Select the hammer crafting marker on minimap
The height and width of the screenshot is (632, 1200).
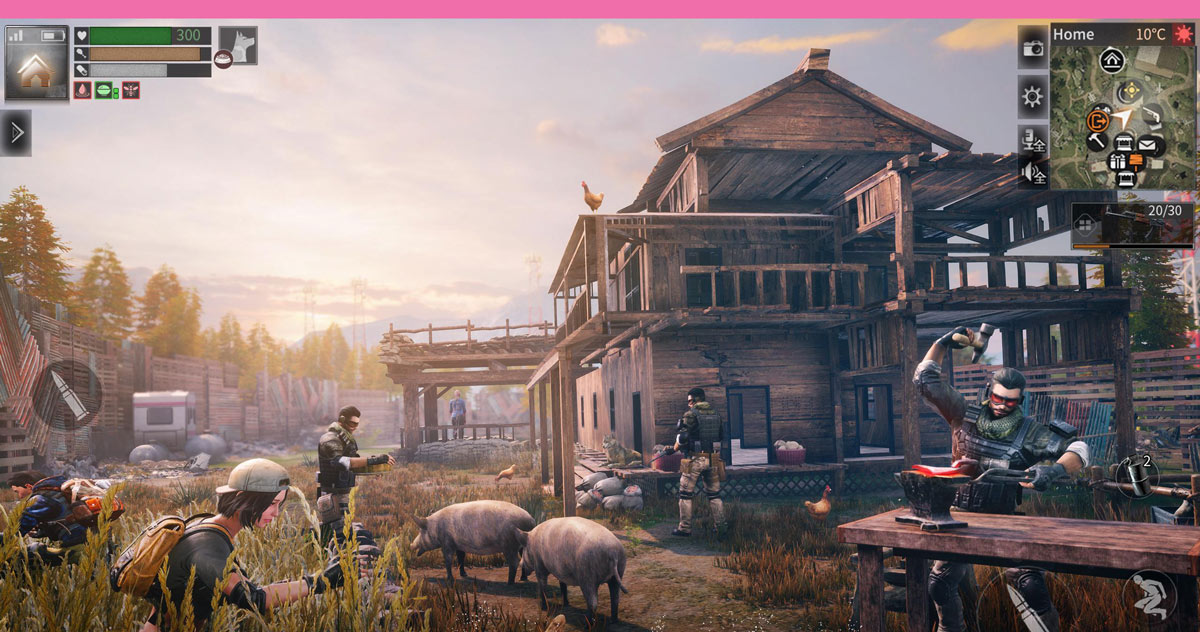1097,141
